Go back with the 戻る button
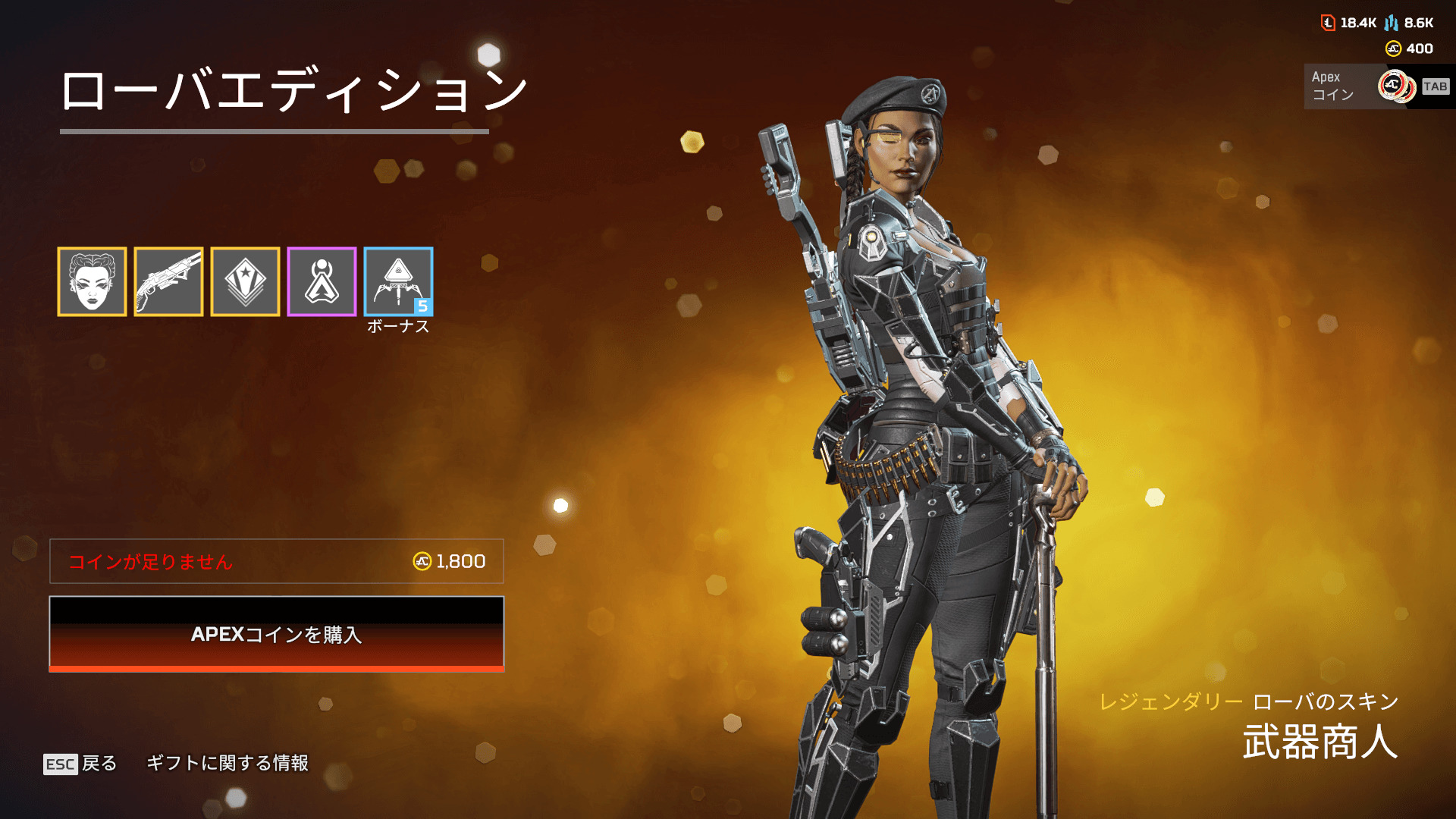The width and height of the screenshot is (1456, 819). pyautogui.click(x=81, y=763)
